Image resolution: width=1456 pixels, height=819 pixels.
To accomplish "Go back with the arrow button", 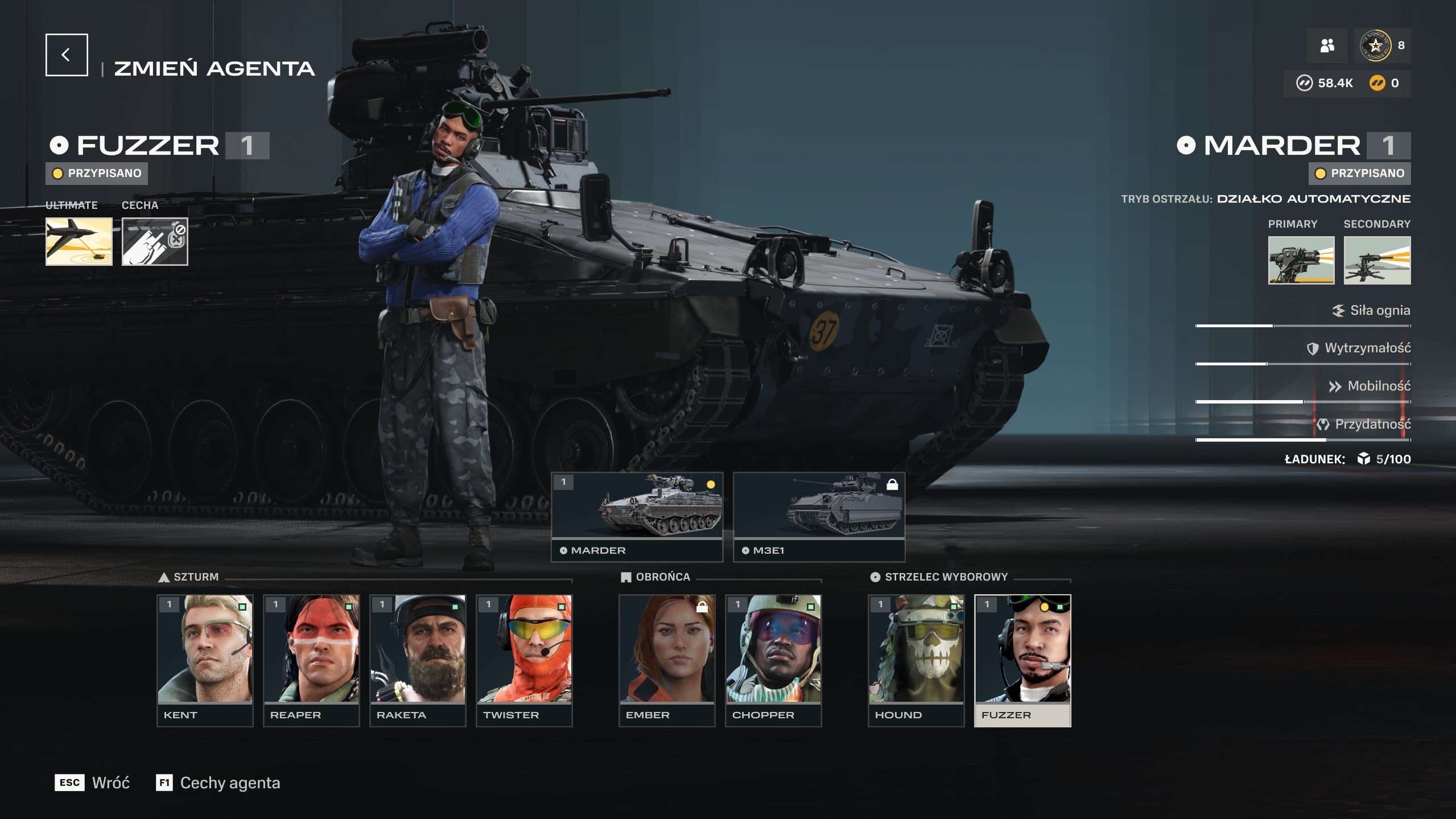I will point(67,55).
